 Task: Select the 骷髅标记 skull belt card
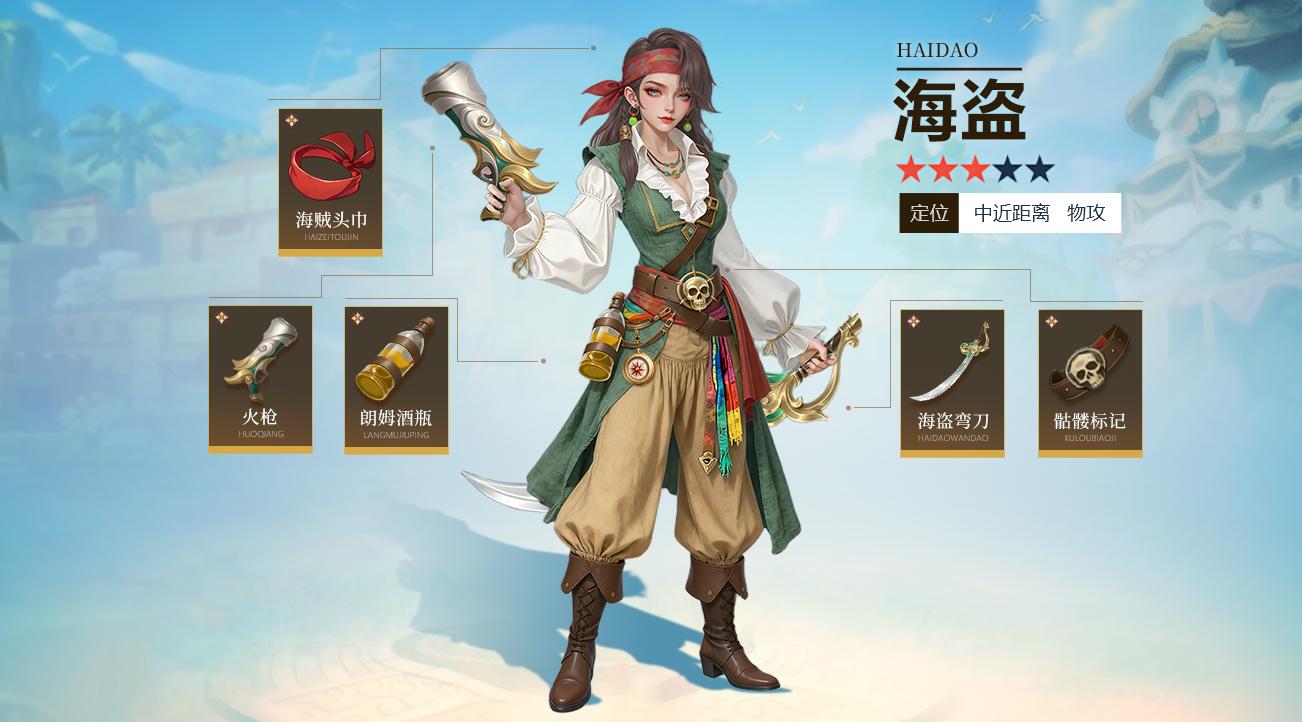[x=1090, y=382]
